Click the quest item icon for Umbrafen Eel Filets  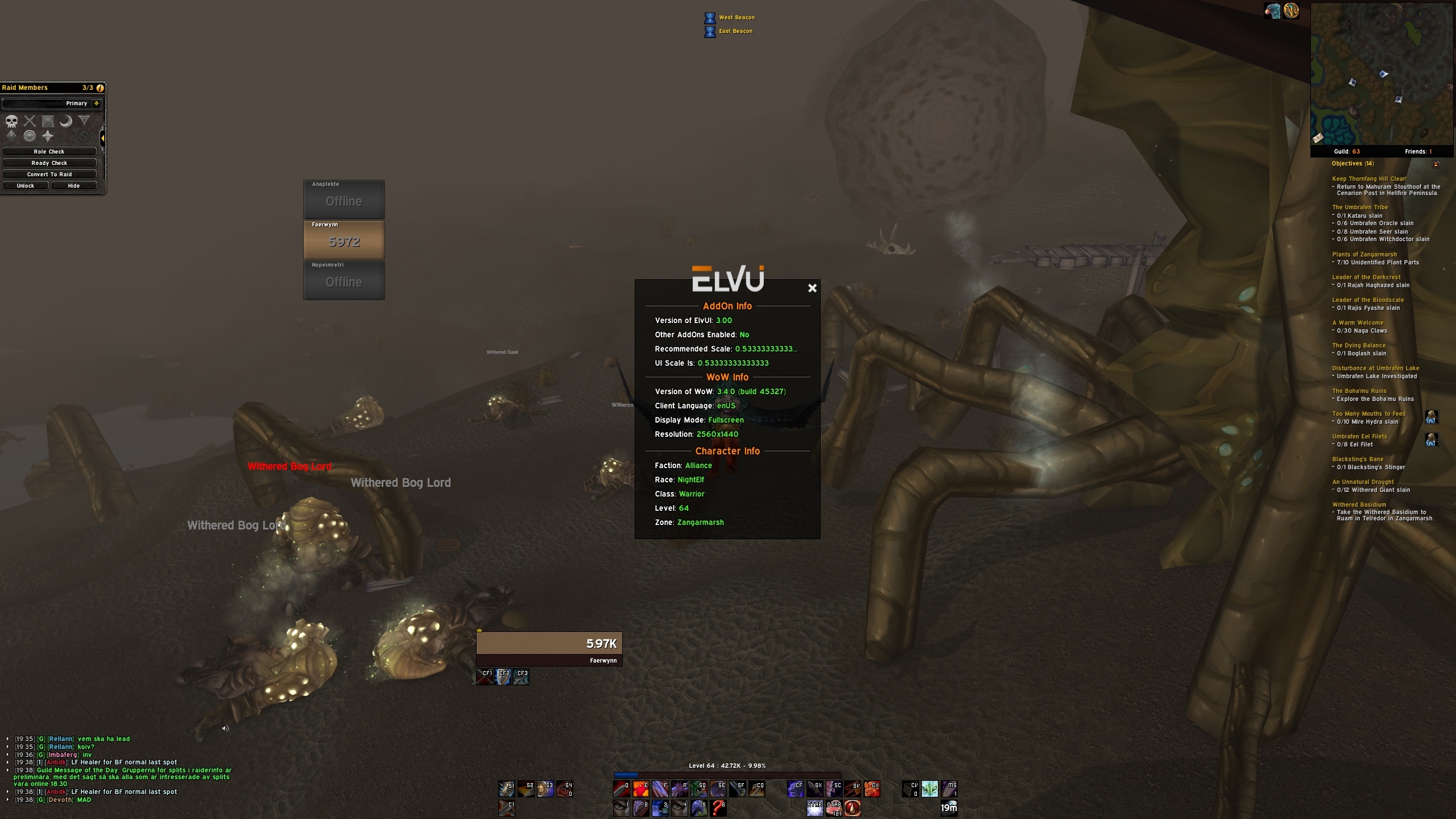pos(1433,440)
